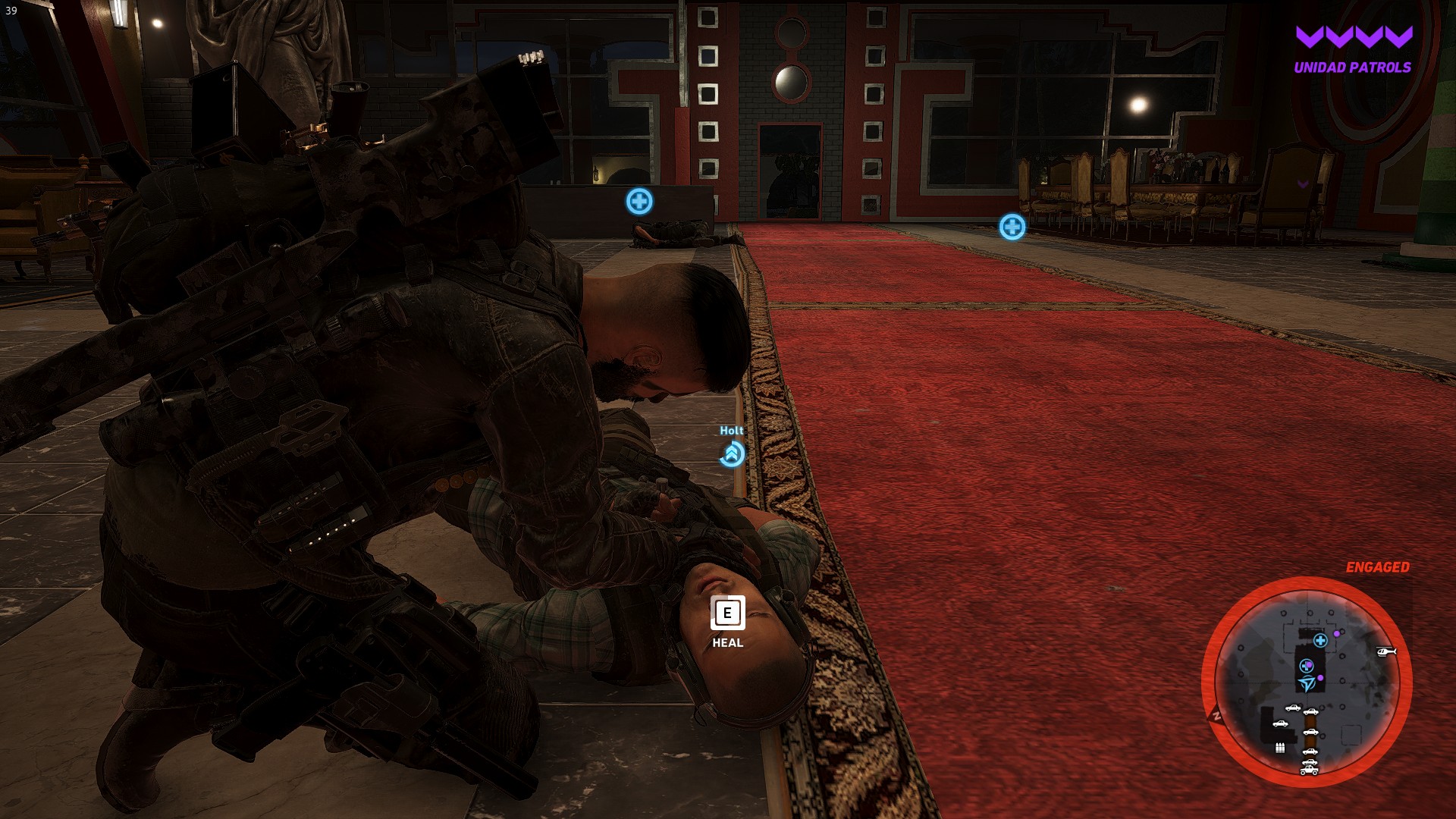The width and height of the screenshot is (1456, 819).
Task: Click the player arrow in the minimap center
Action: [x=1307, y=683]
